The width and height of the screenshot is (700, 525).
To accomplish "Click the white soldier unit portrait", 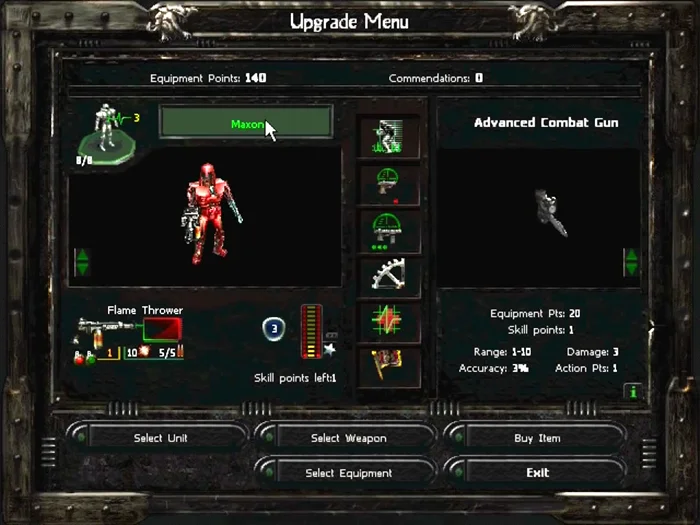I will [x=103, y=133].
